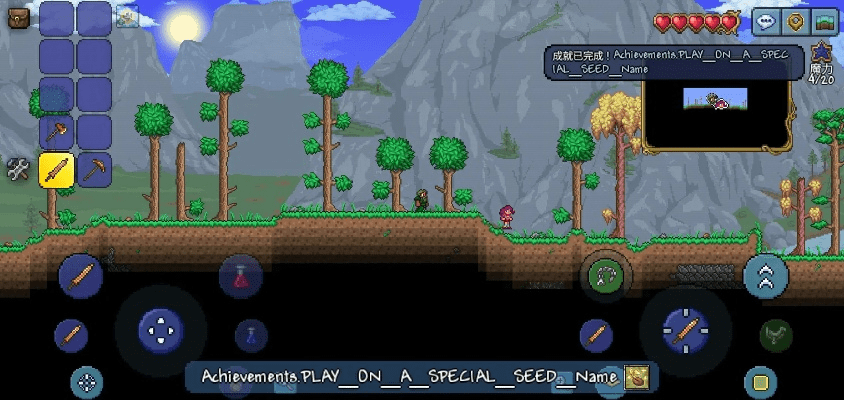Tap the jump button with double up arrows

click(x=766, y=276)
